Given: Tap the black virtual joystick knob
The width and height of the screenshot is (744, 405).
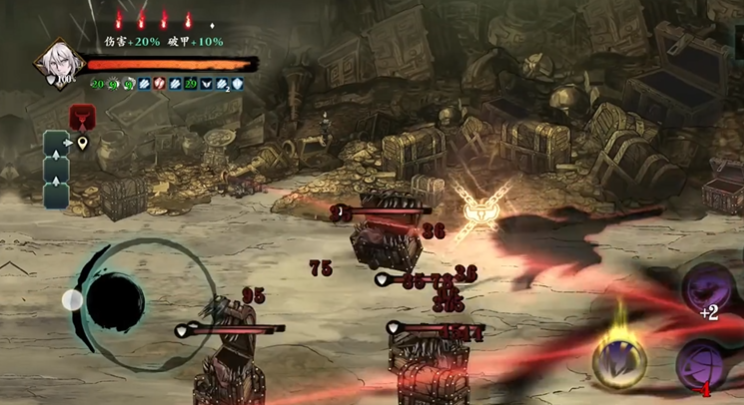Looking at the screenshot, I should pyautogui.click(x=116, y=300).
